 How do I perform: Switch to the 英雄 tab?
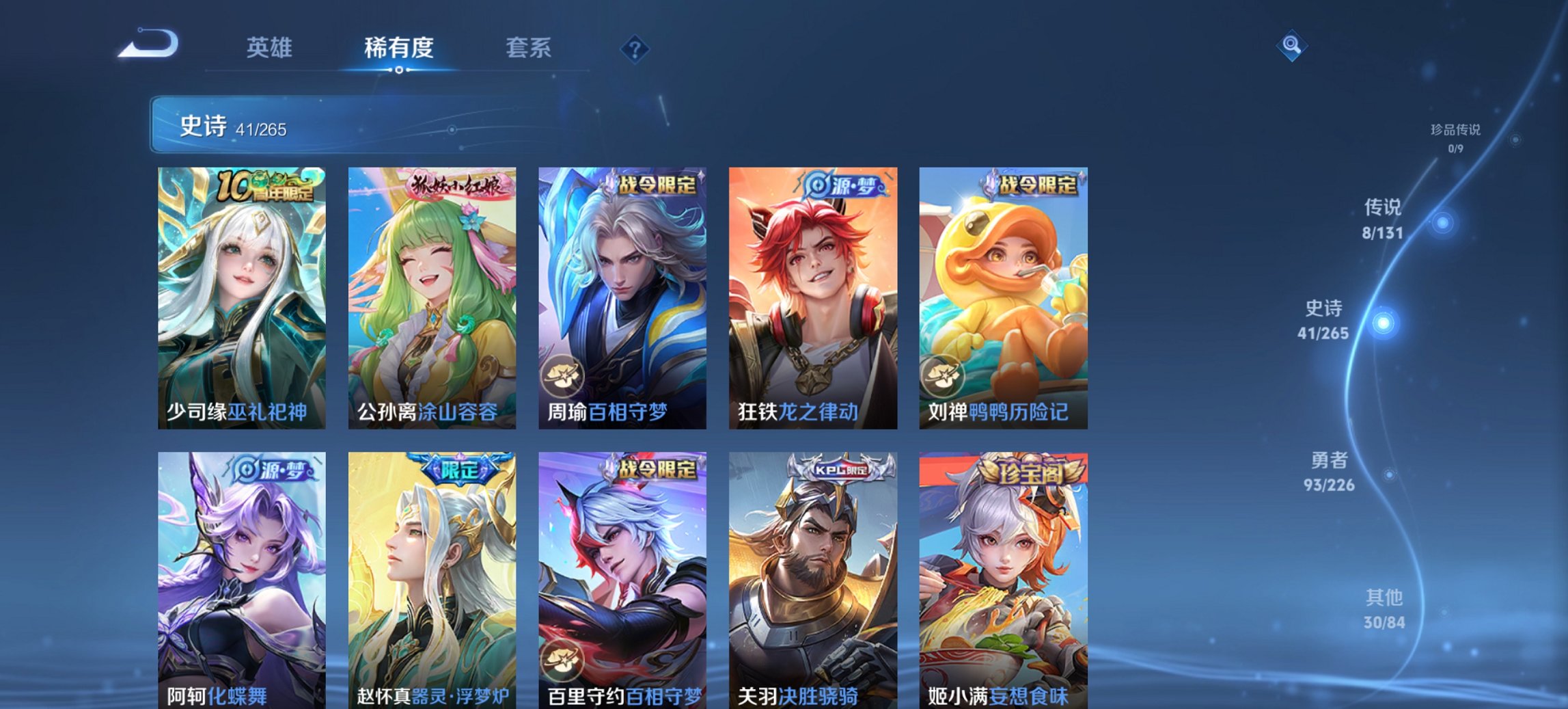click(x=271, y=48)
